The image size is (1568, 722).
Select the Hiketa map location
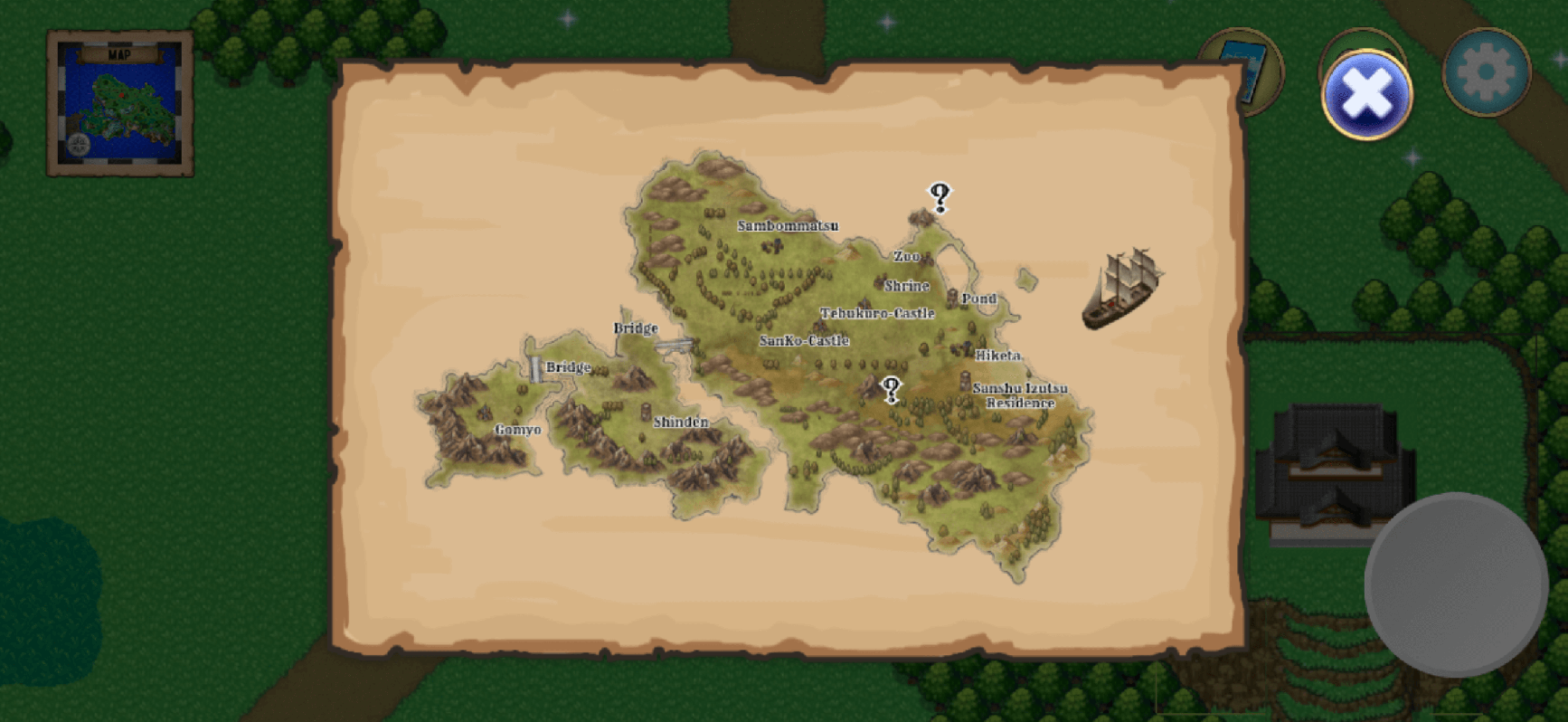click(x=997, y=356)
